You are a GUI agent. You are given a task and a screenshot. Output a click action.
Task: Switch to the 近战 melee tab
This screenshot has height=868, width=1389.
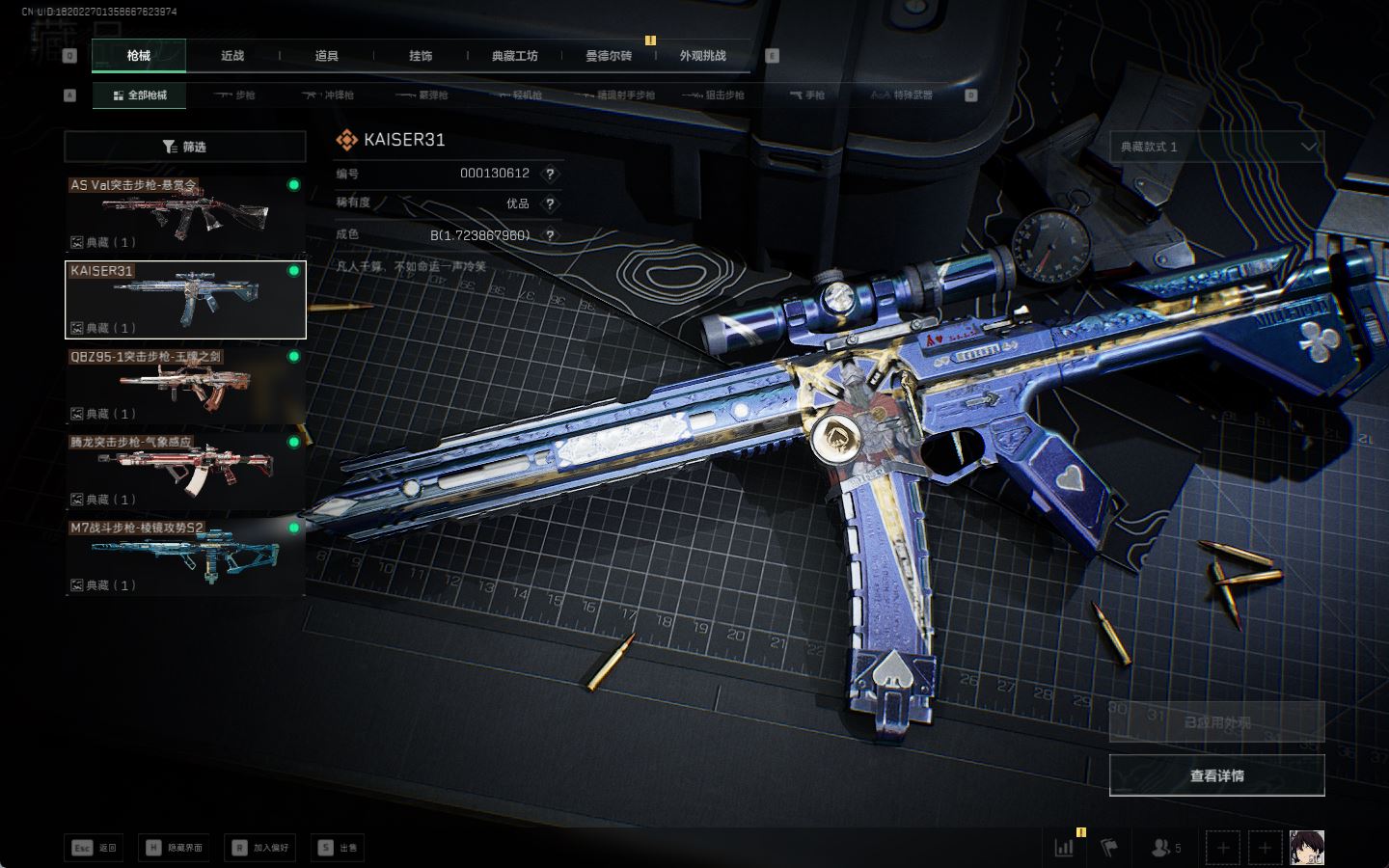coord(232,56)
